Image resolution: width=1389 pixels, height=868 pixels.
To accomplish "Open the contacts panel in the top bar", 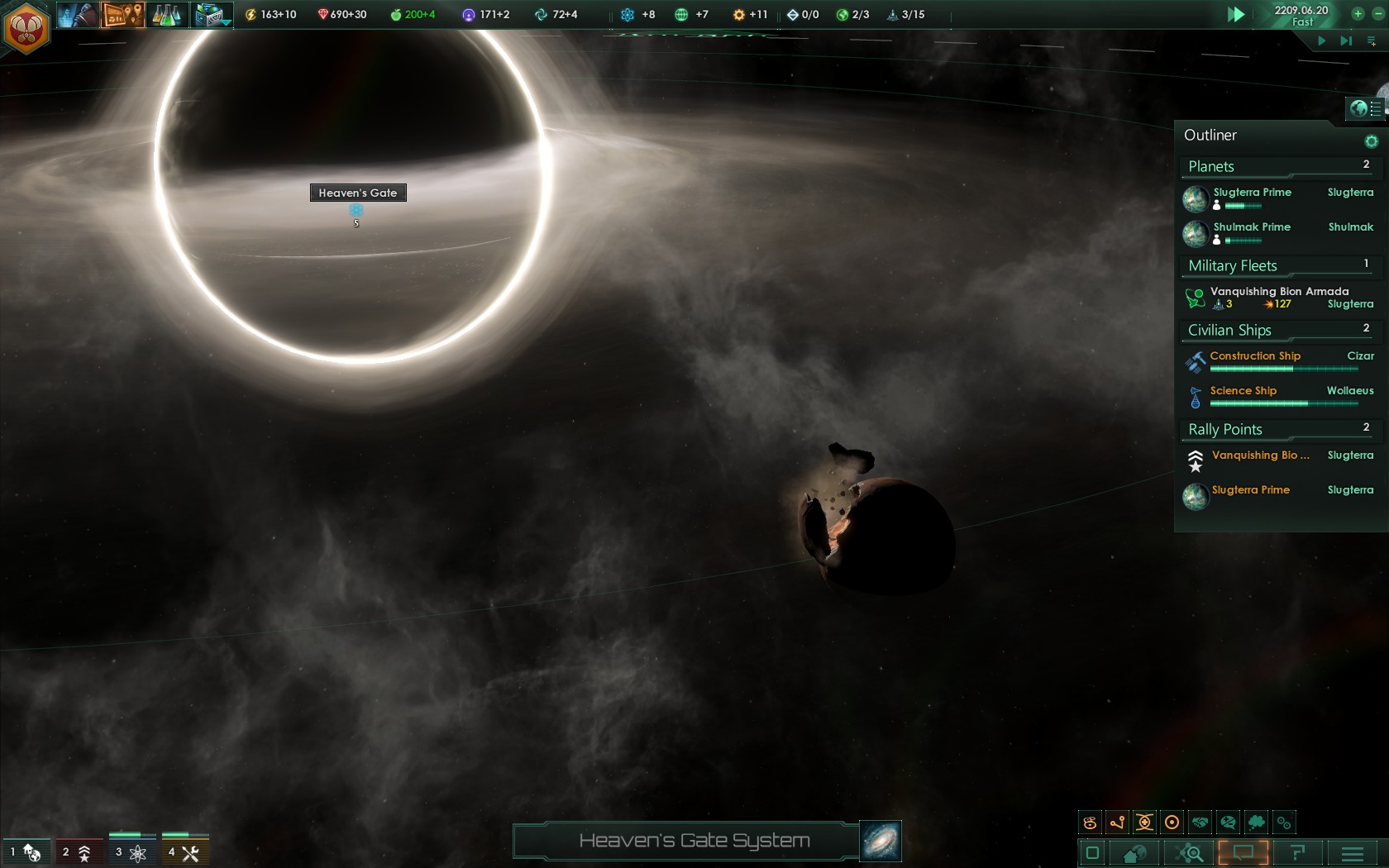I will [76, 14].
